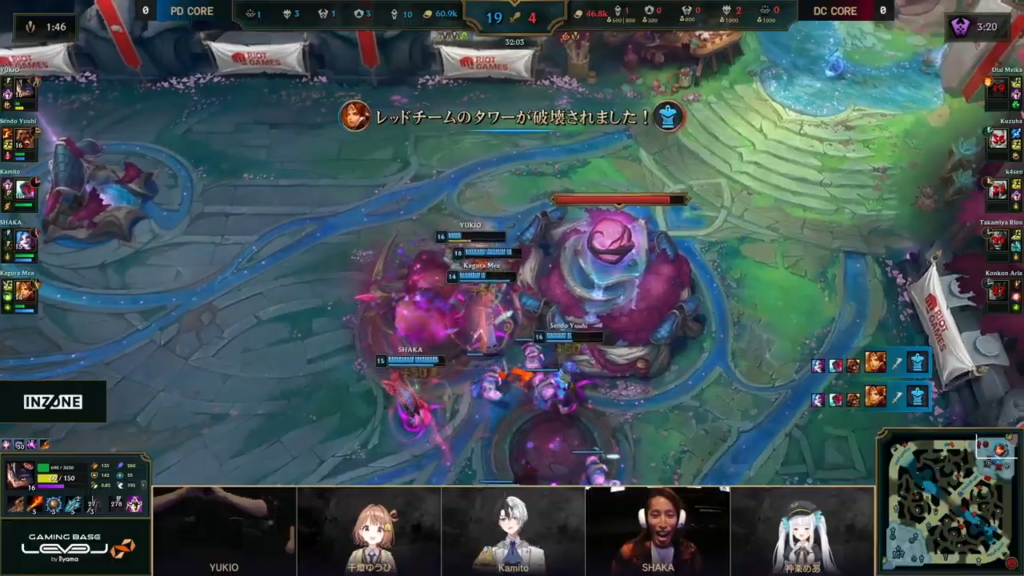Image resolution: width=1024 pixels, height=576 pixels.
Task: Activate the spiked orb ability icon
Action: (54, 504)
